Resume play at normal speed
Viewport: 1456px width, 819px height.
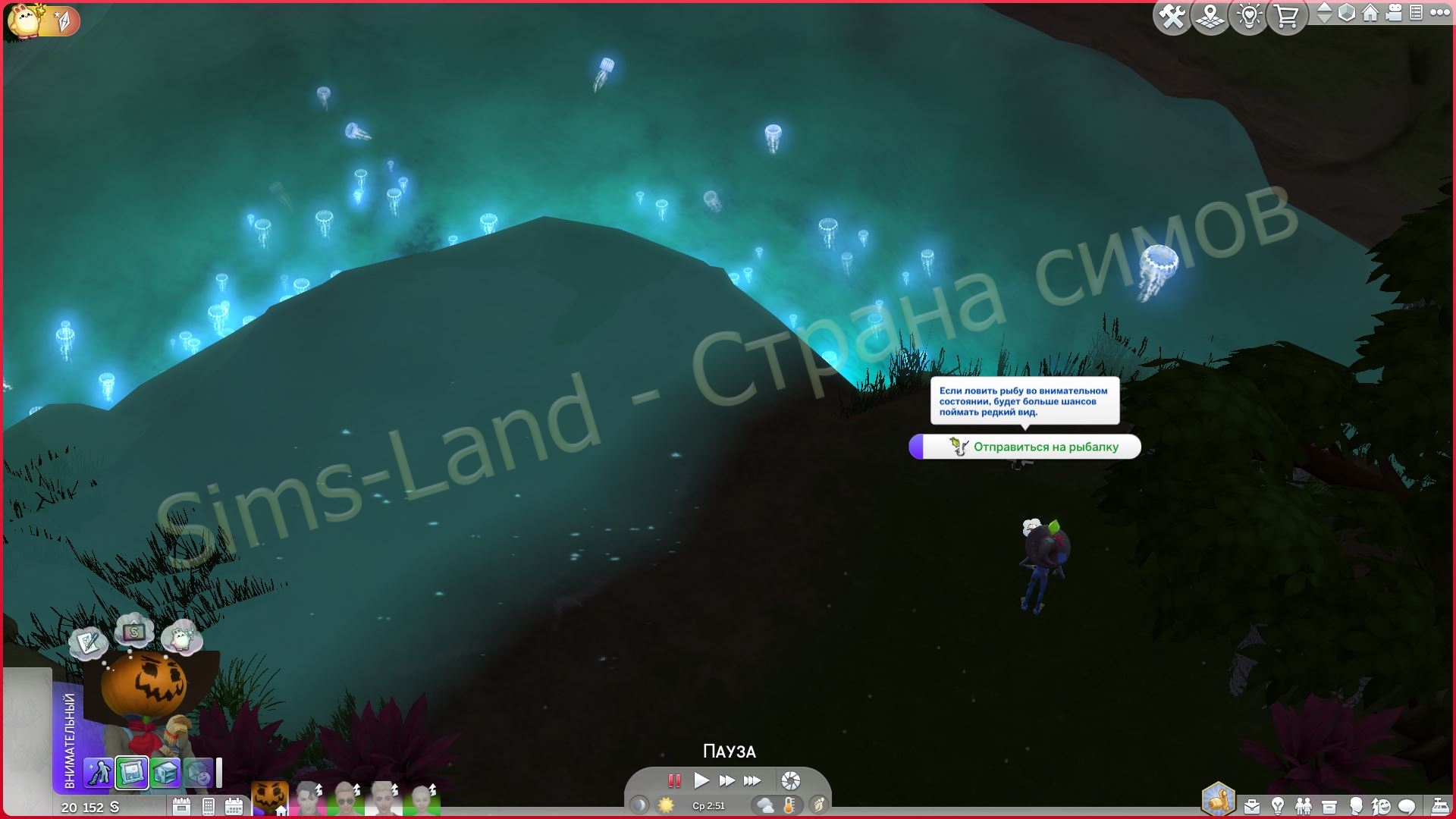click(x=701, y=780)
